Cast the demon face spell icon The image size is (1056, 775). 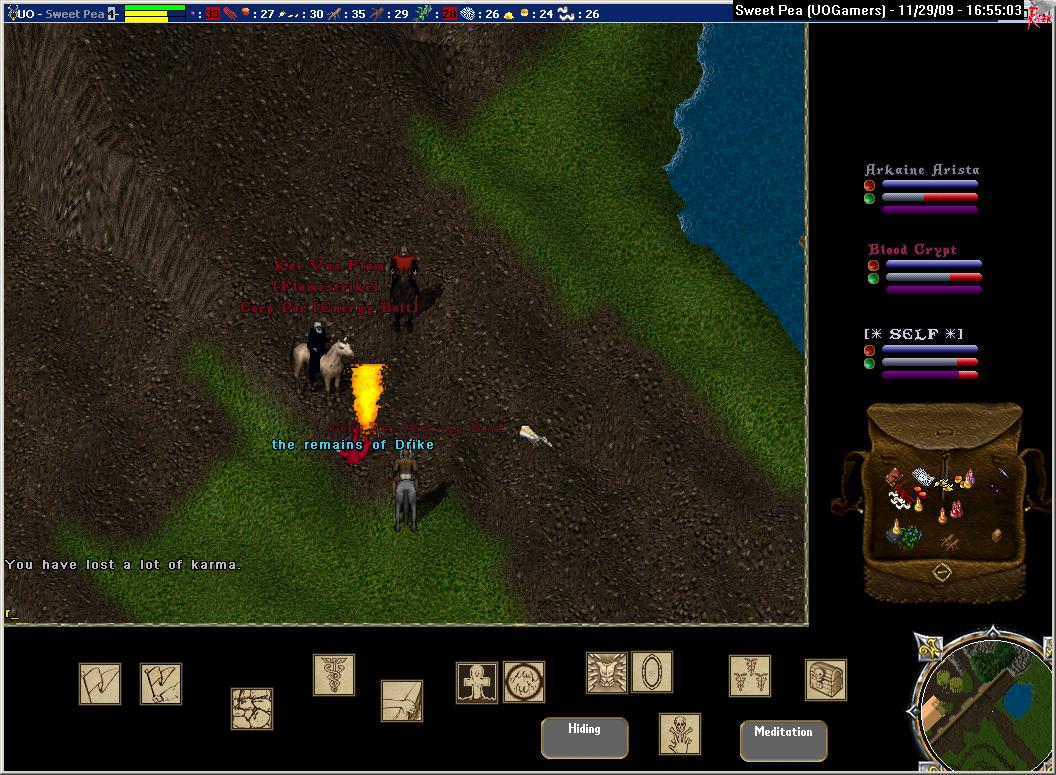click(606, 673)
